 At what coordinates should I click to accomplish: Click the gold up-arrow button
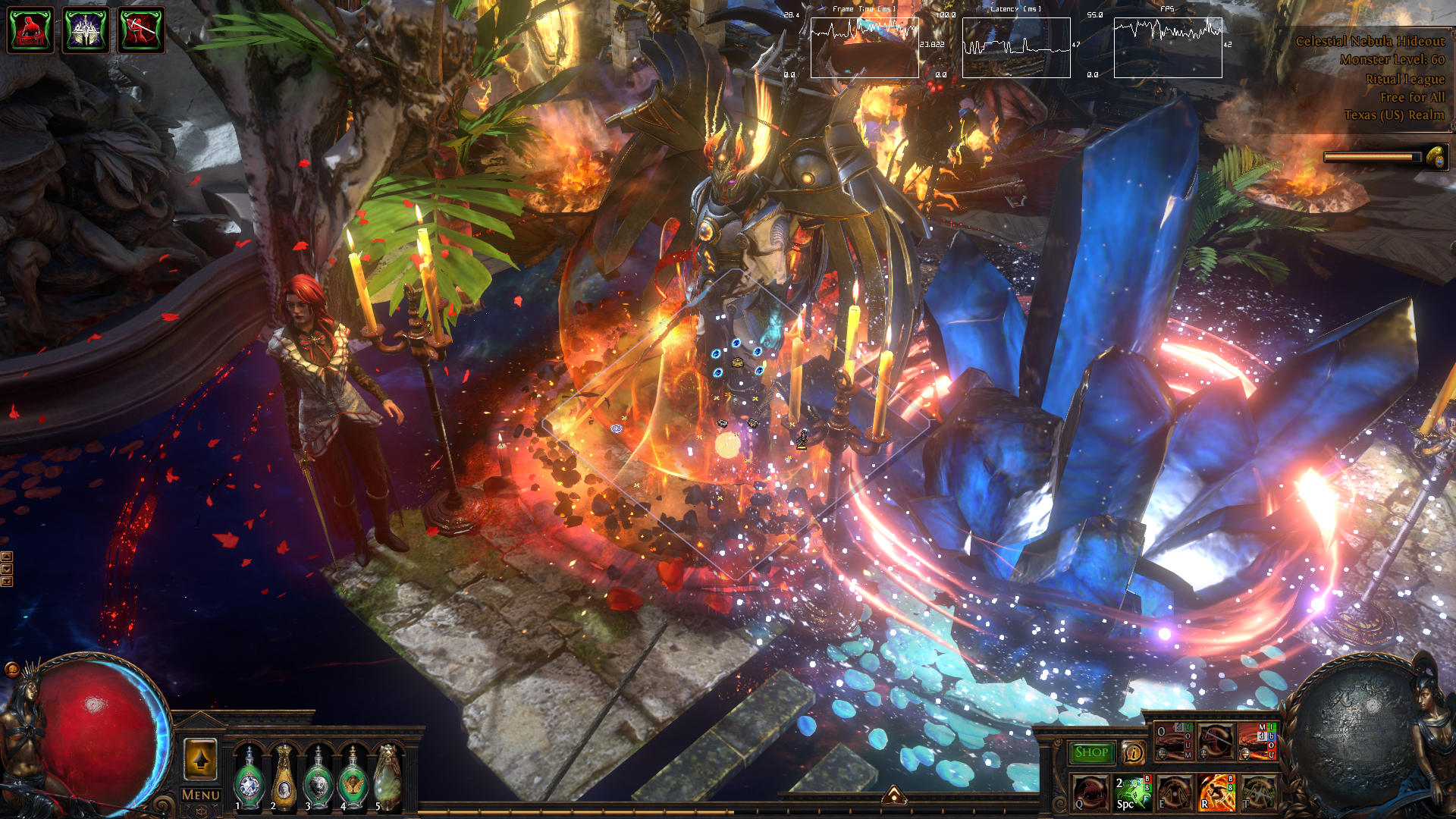click(201, 759)
